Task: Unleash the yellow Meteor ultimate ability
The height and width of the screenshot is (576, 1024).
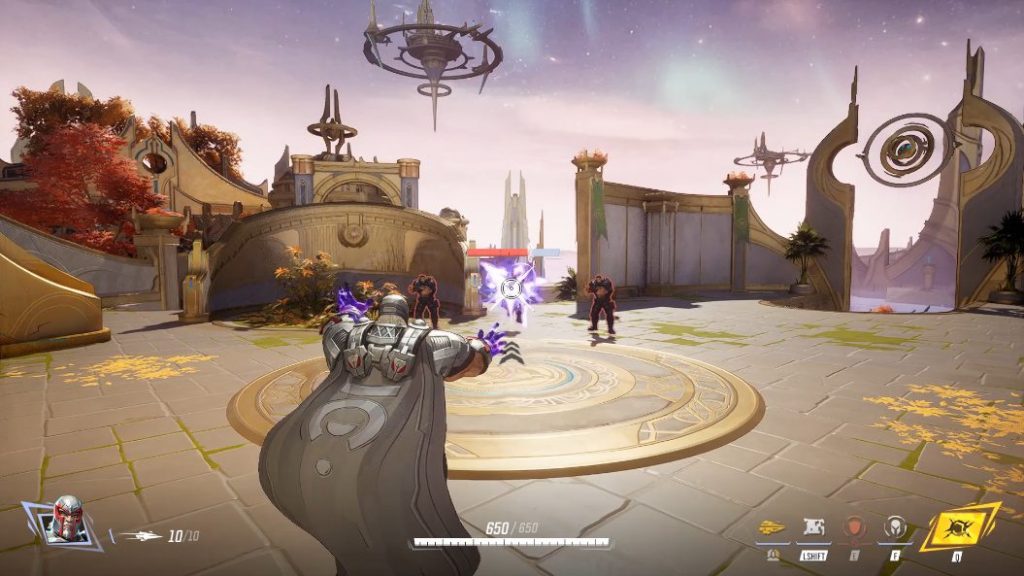Action: (x=958, y=526)
